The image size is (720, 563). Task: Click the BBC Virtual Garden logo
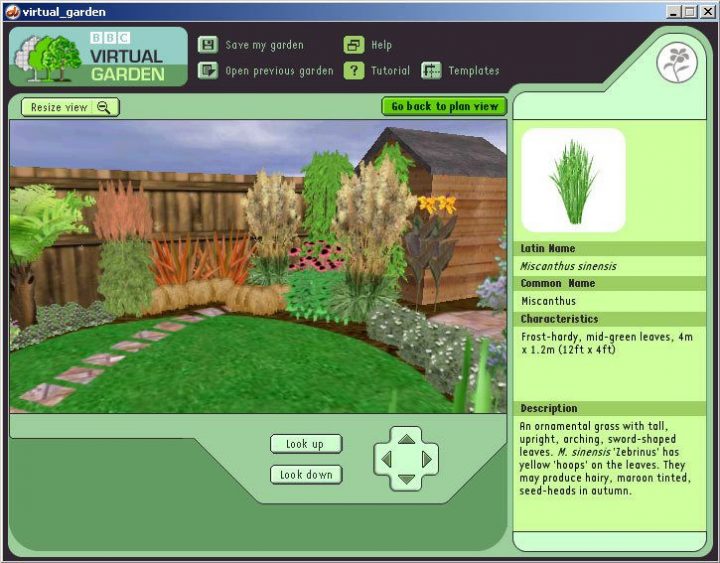coord(98,57)
